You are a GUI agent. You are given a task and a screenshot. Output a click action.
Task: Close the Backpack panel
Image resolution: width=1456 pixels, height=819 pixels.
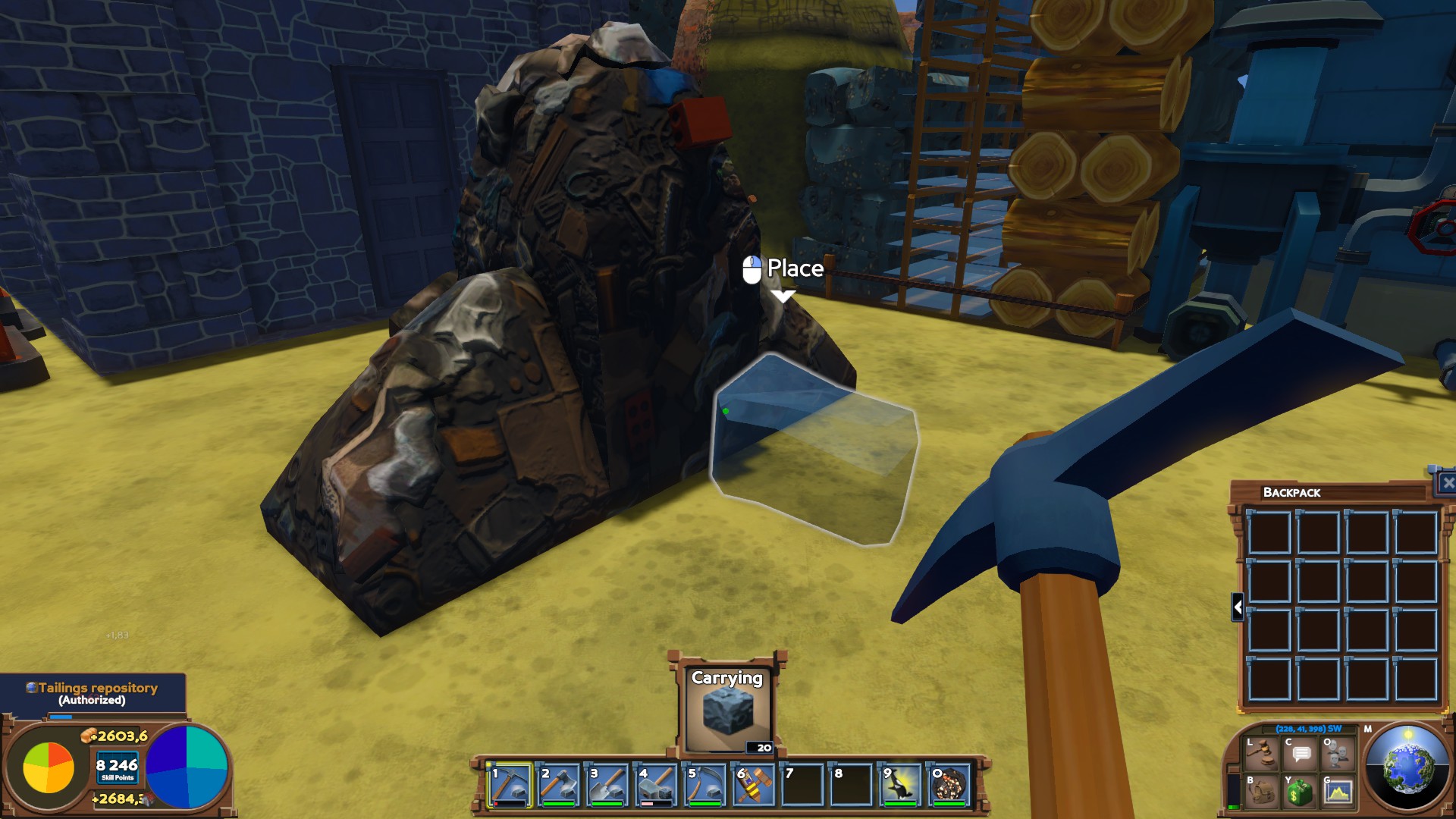pyautogui.click(x=1447, y=483)
